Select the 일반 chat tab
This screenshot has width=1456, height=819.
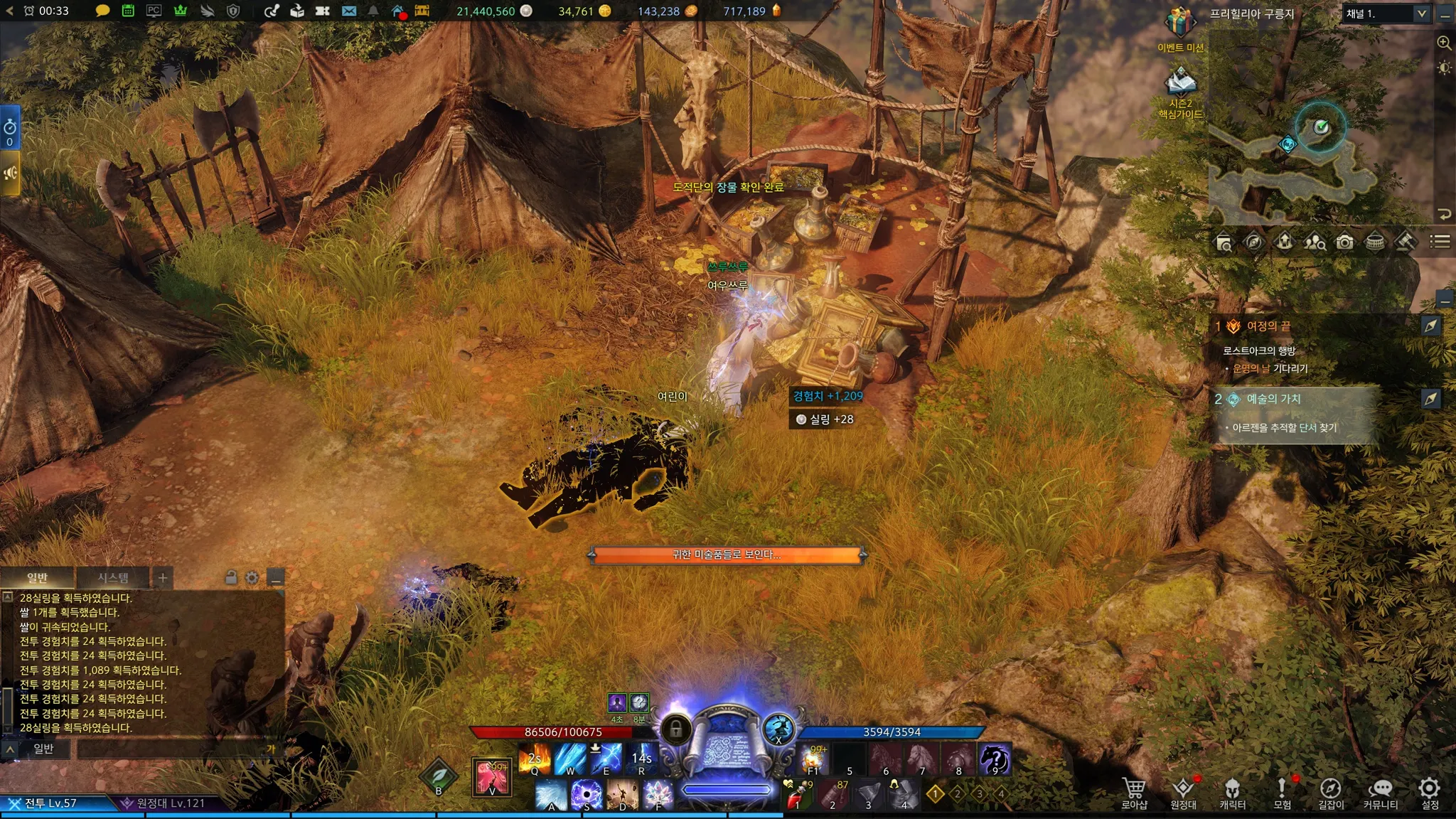(37, 577)
